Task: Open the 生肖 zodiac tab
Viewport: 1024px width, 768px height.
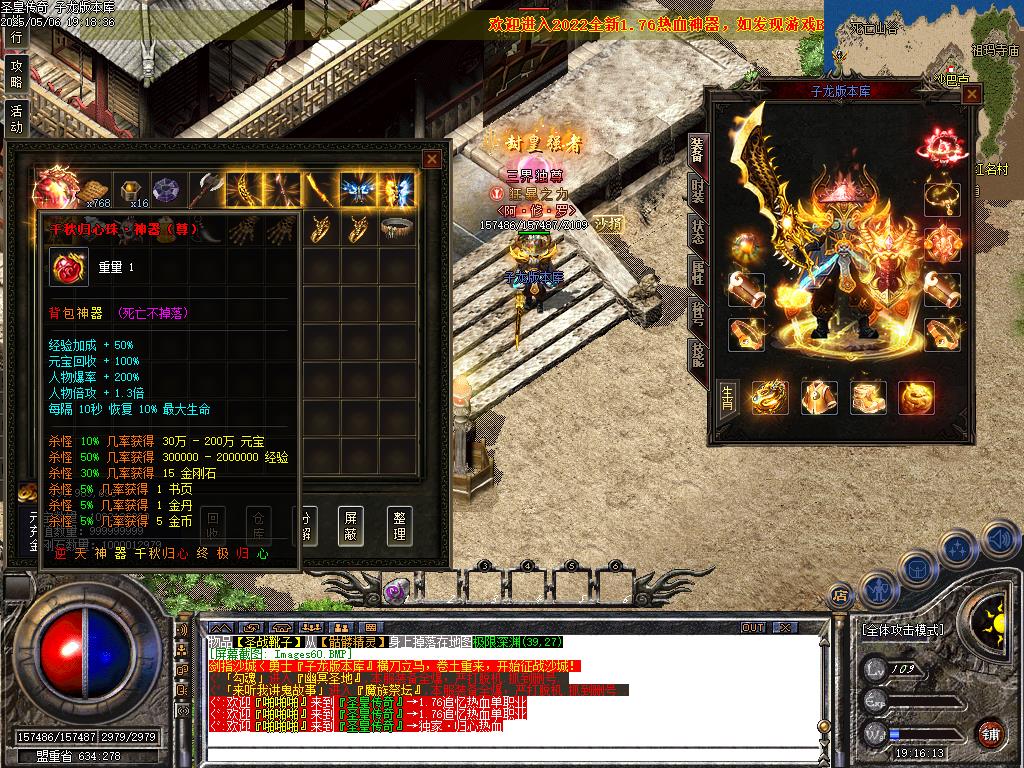Action: tap(728, 400)
